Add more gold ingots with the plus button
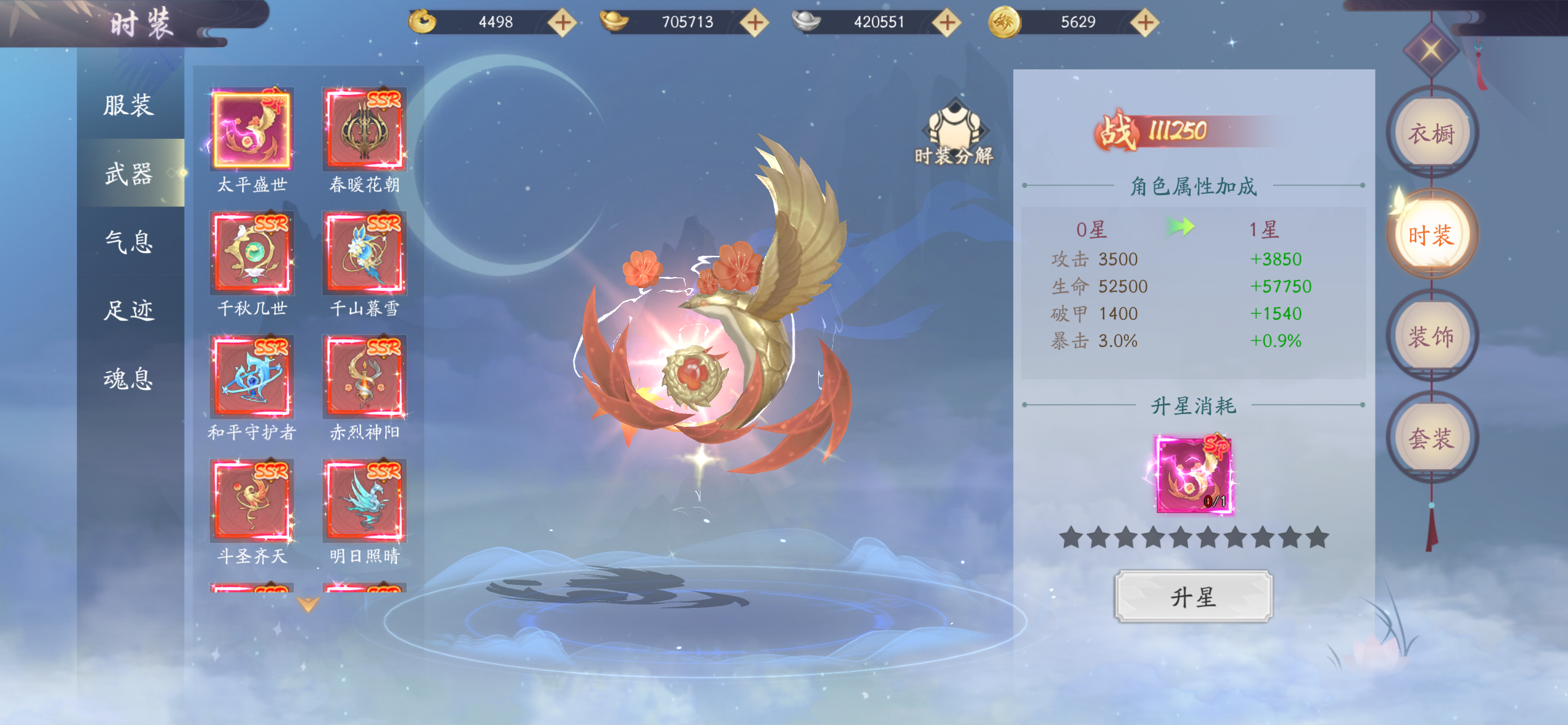This screenshot has width=1568, height=725. [755, 23]
